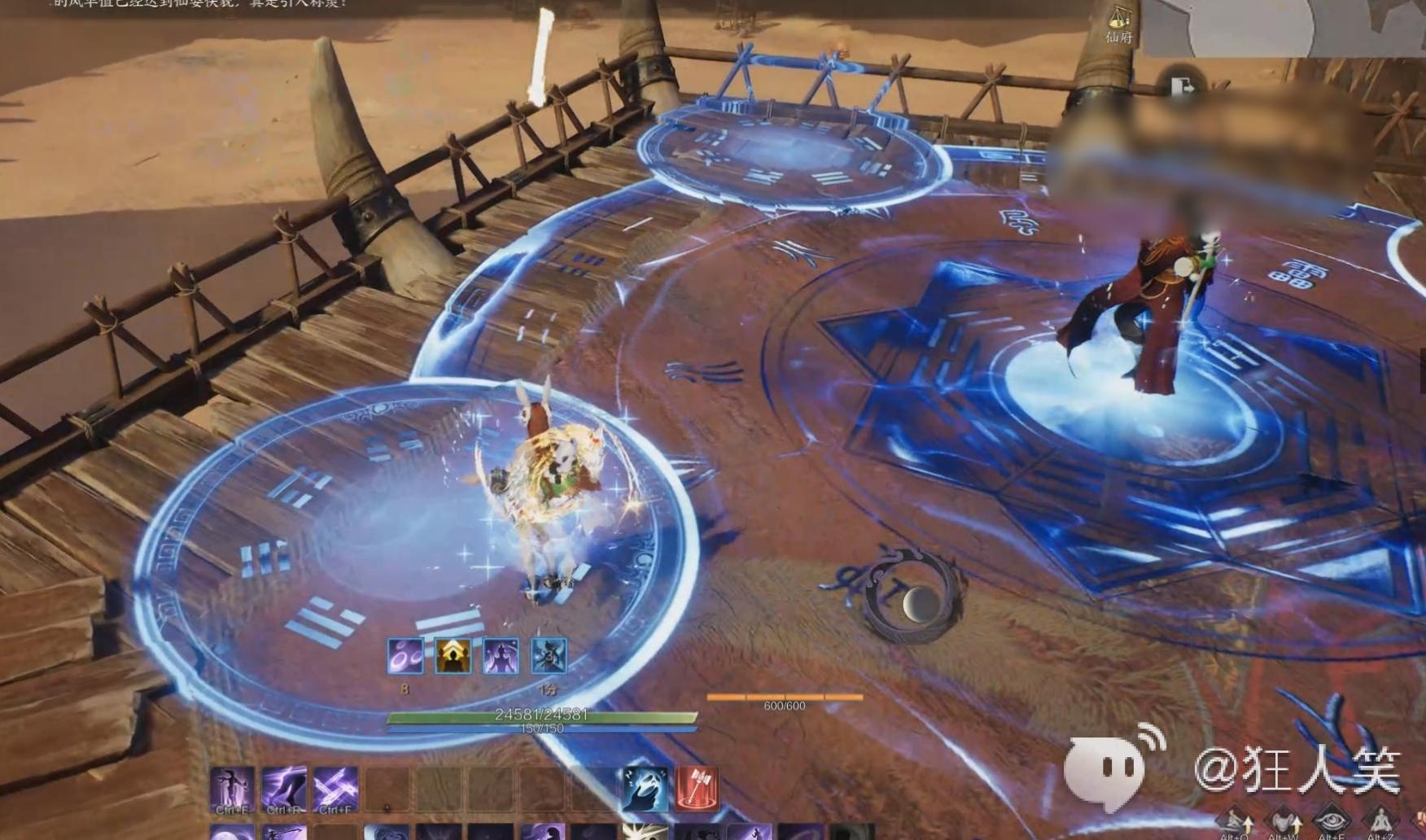Image resolution: width=1426 pixels, height=840 pixels.
Task: Activate the crescent moon skill icon
Action: (232, 833)
